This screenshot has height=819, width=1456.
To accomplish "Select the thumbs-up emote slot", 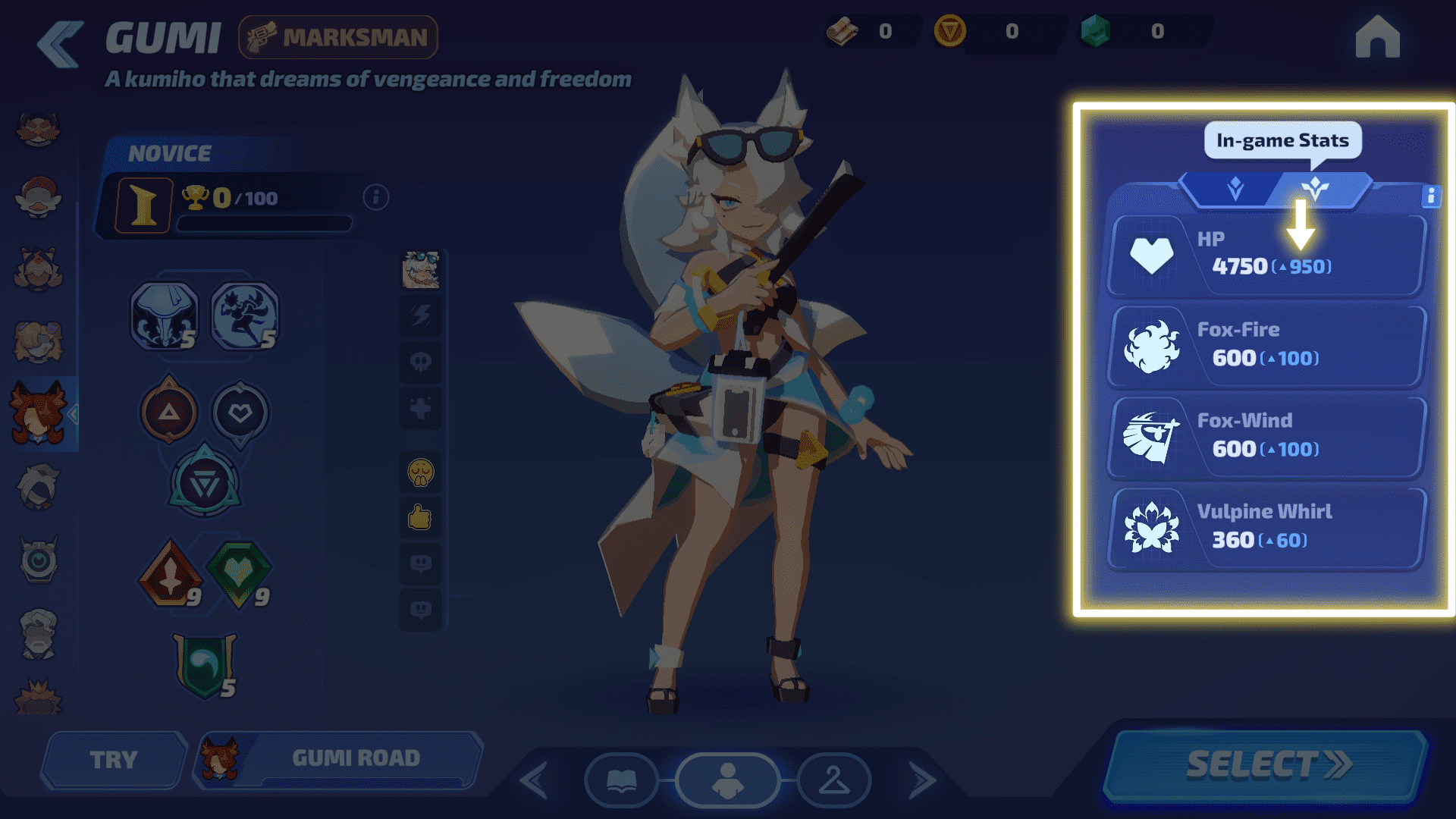I will click(x=420, y=518).
